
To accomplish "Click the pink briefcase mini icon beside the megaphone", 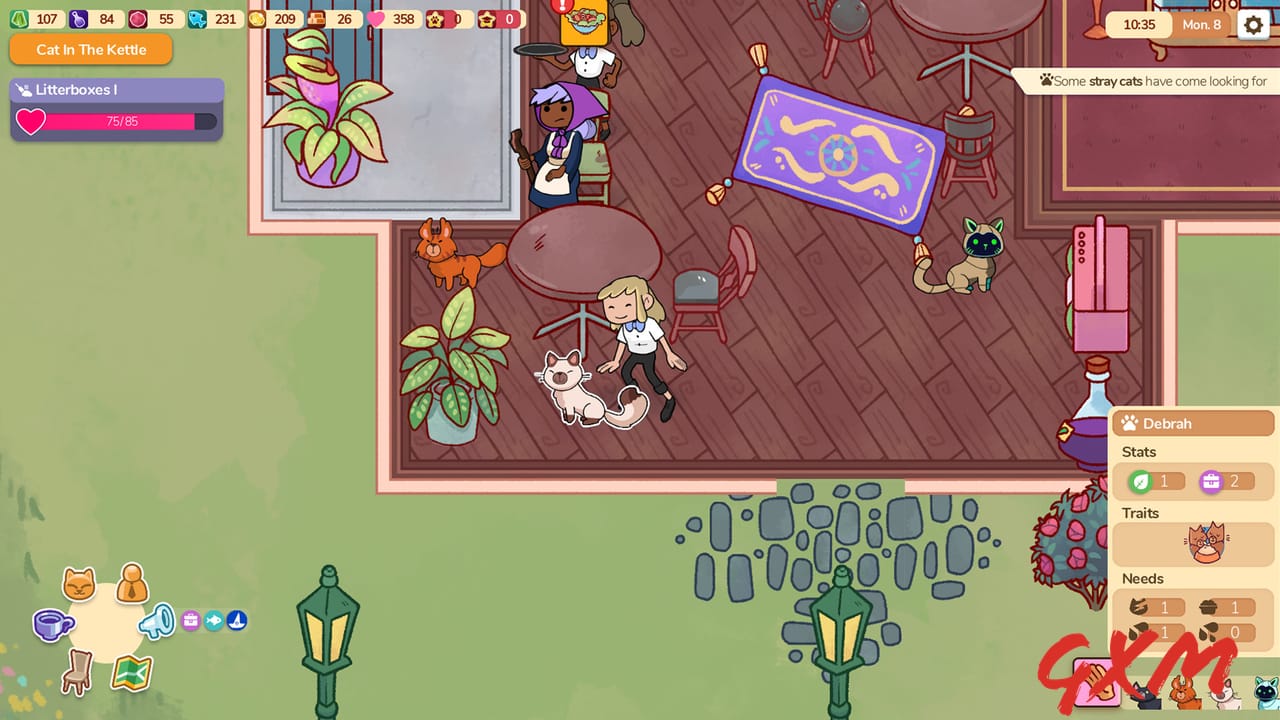I will click(x=191, y=620).
